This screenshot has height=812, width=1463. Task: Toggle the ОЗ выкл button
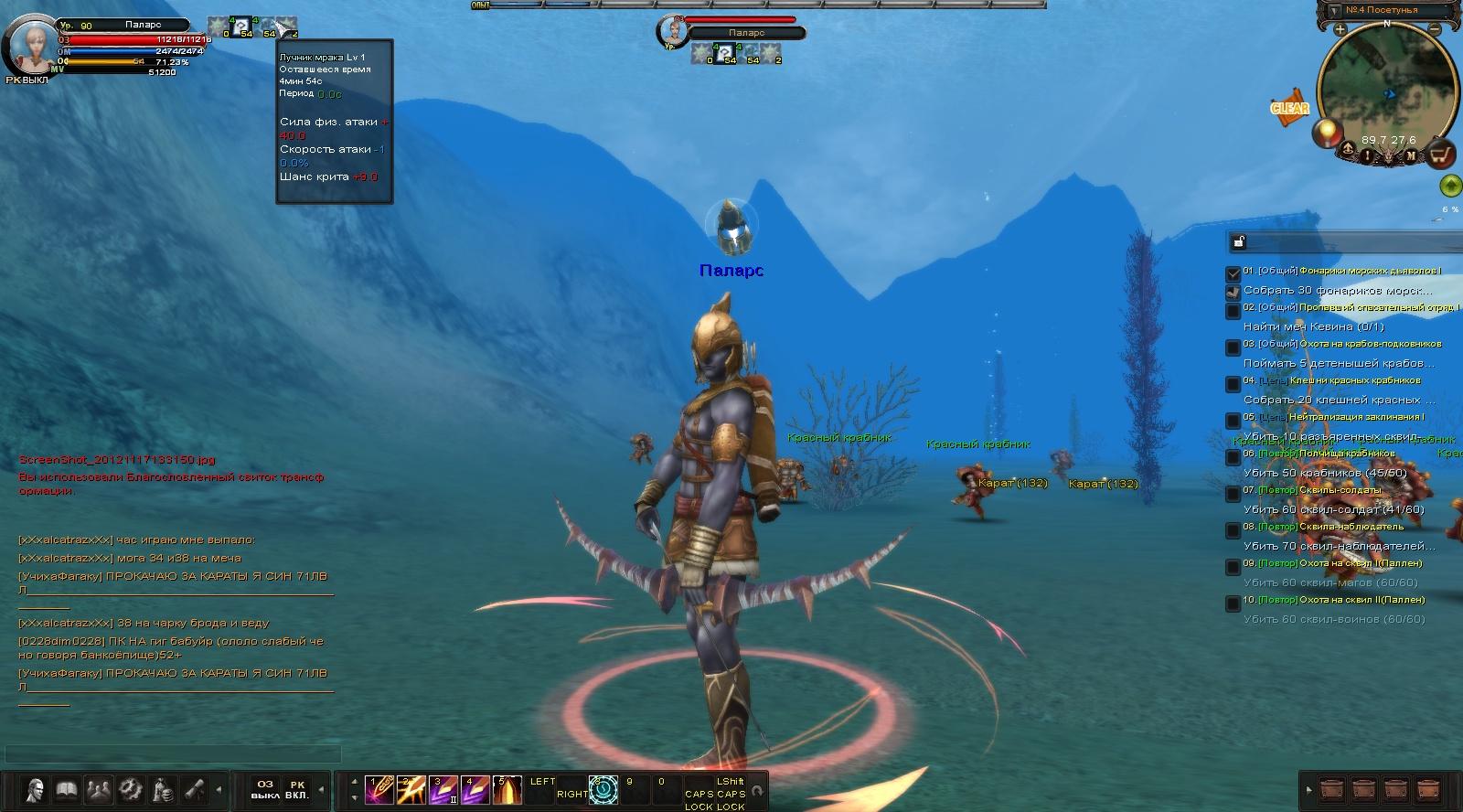click(x=265, y=789)
